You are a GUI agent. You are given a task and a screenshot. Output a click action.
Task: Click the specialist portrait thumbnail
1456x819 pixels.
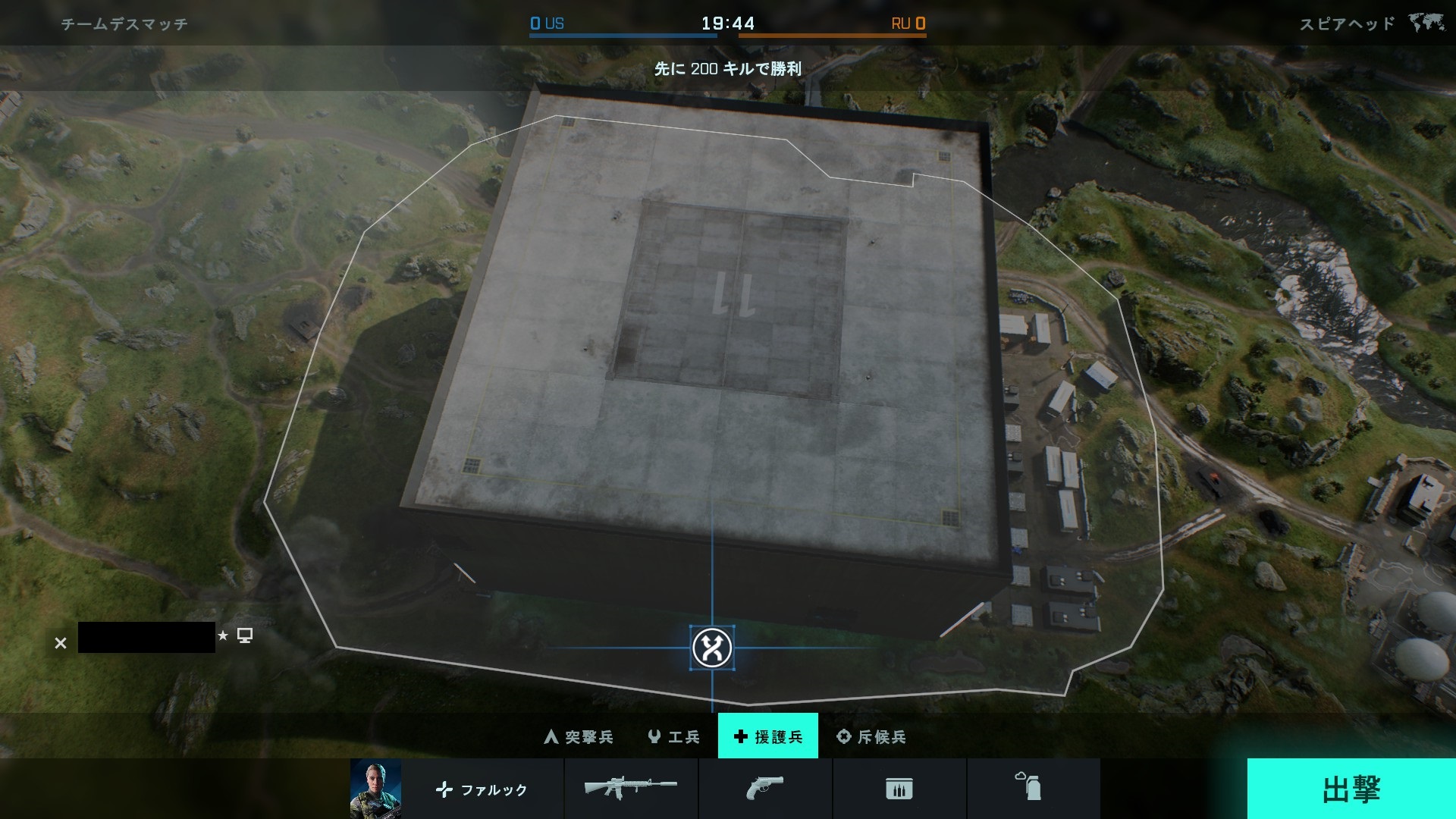point(375,789)
